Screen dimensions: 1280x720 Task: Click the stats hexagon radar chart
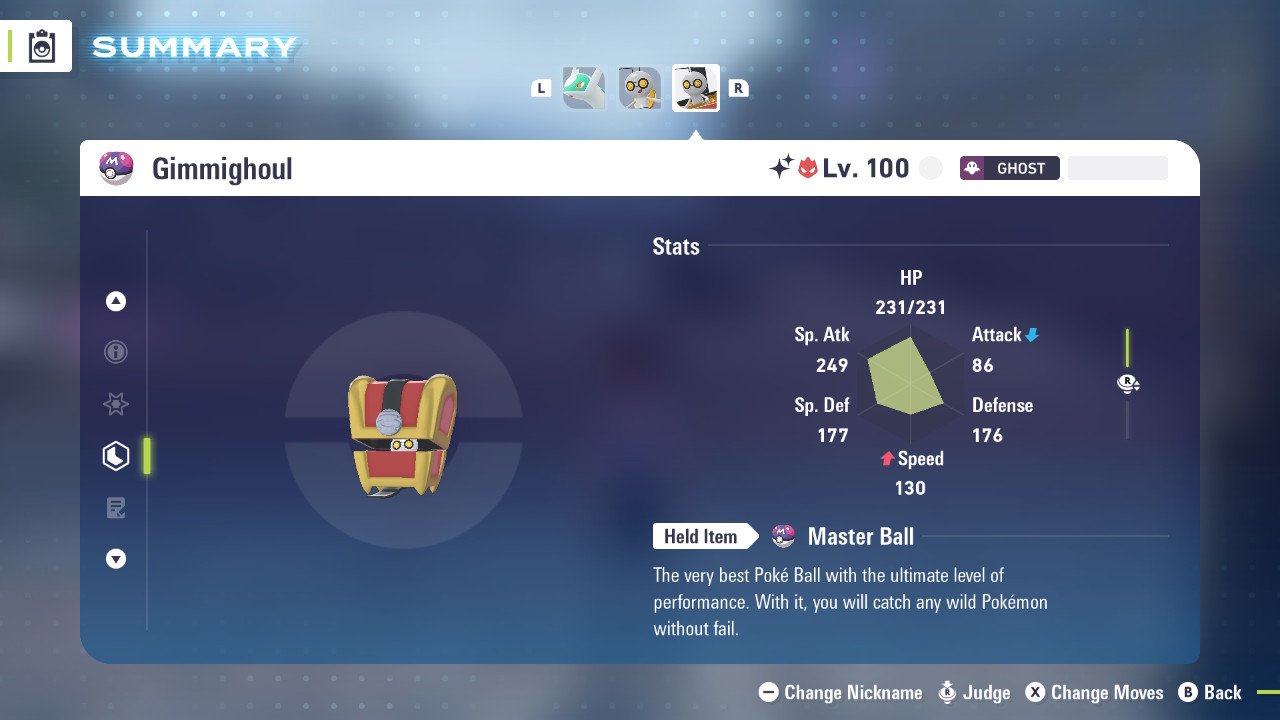coord(908,385)
